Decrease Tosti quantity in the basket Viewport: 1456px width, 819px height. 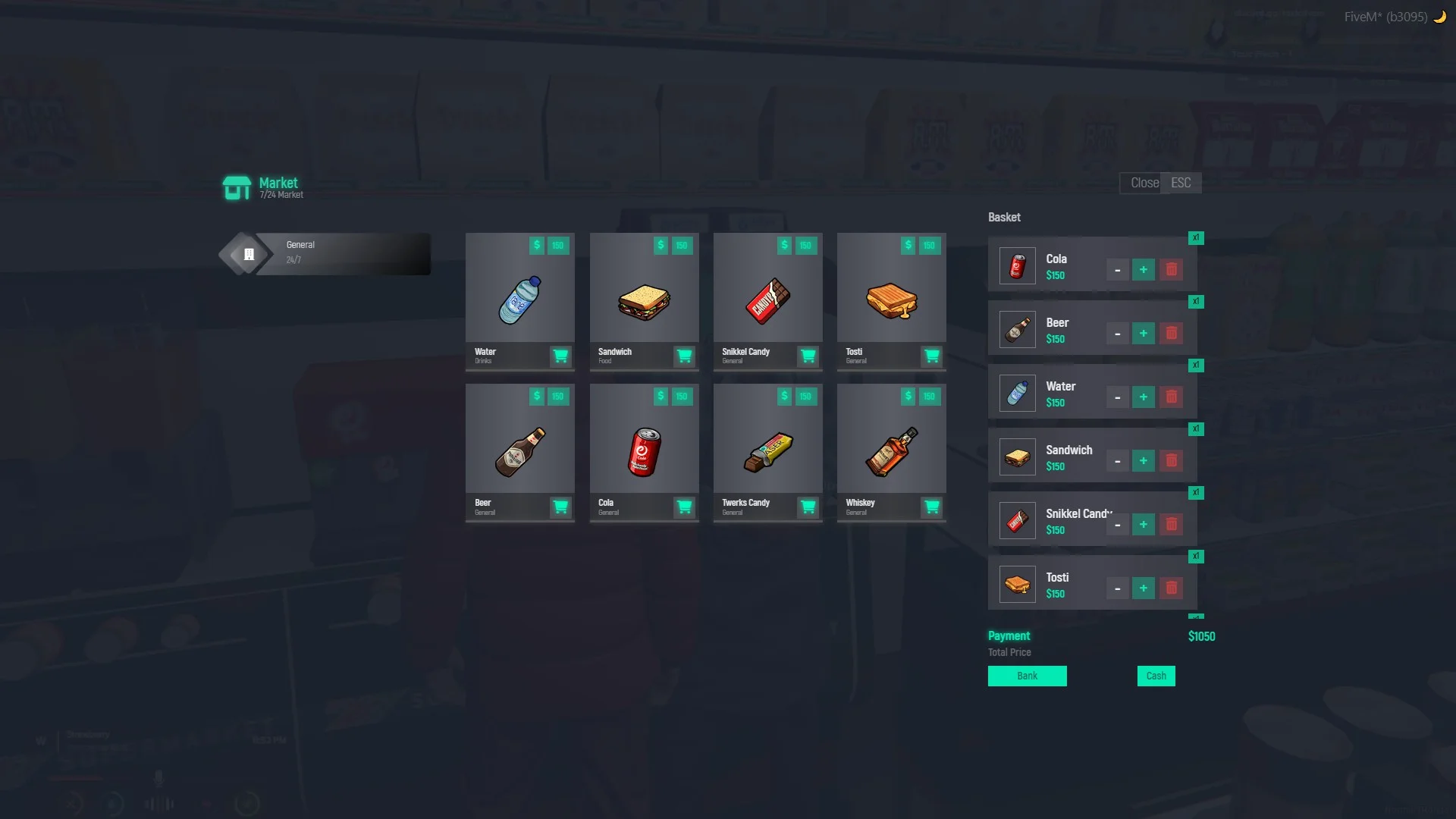1117,588
